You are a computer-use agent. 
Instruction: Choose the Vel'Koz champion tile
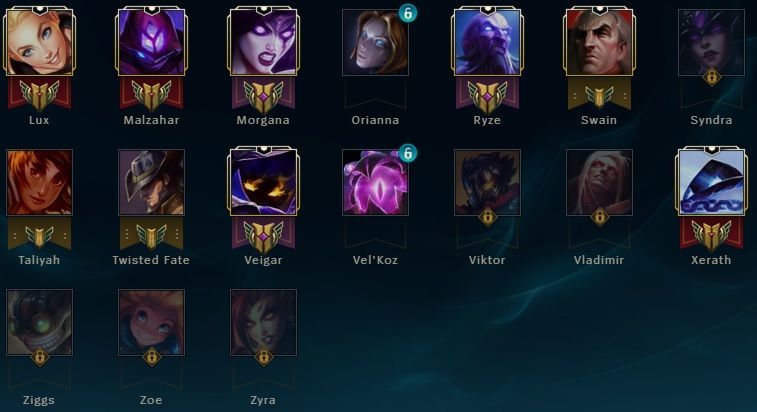(375, 183)
